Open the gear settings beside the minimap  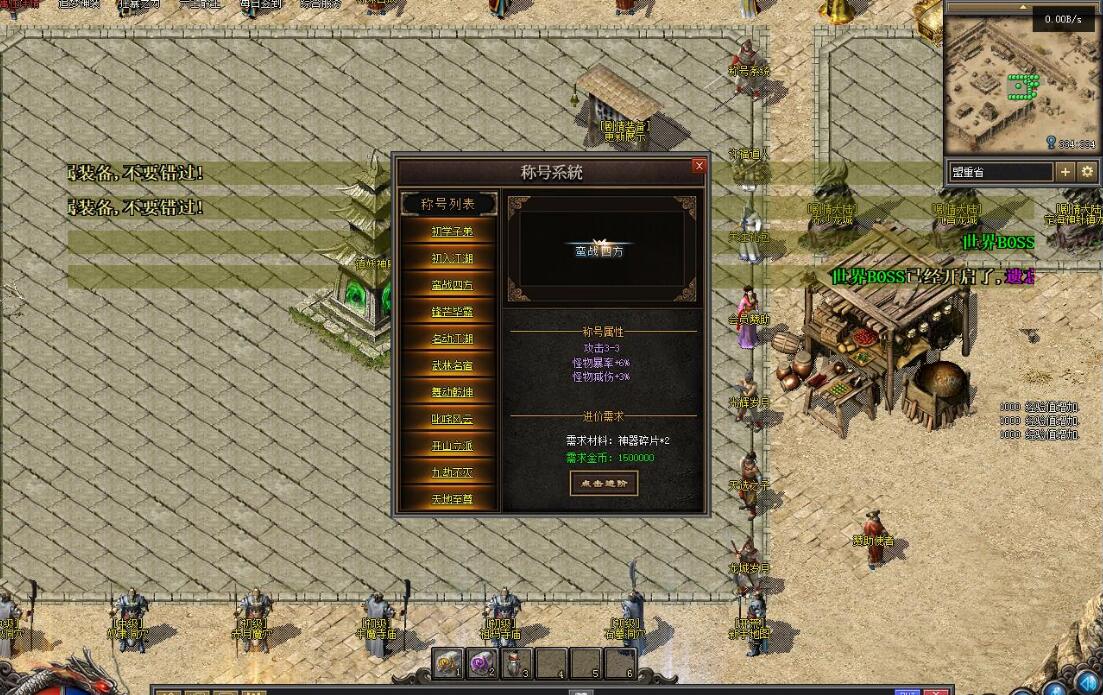(x=1087, y=172)
